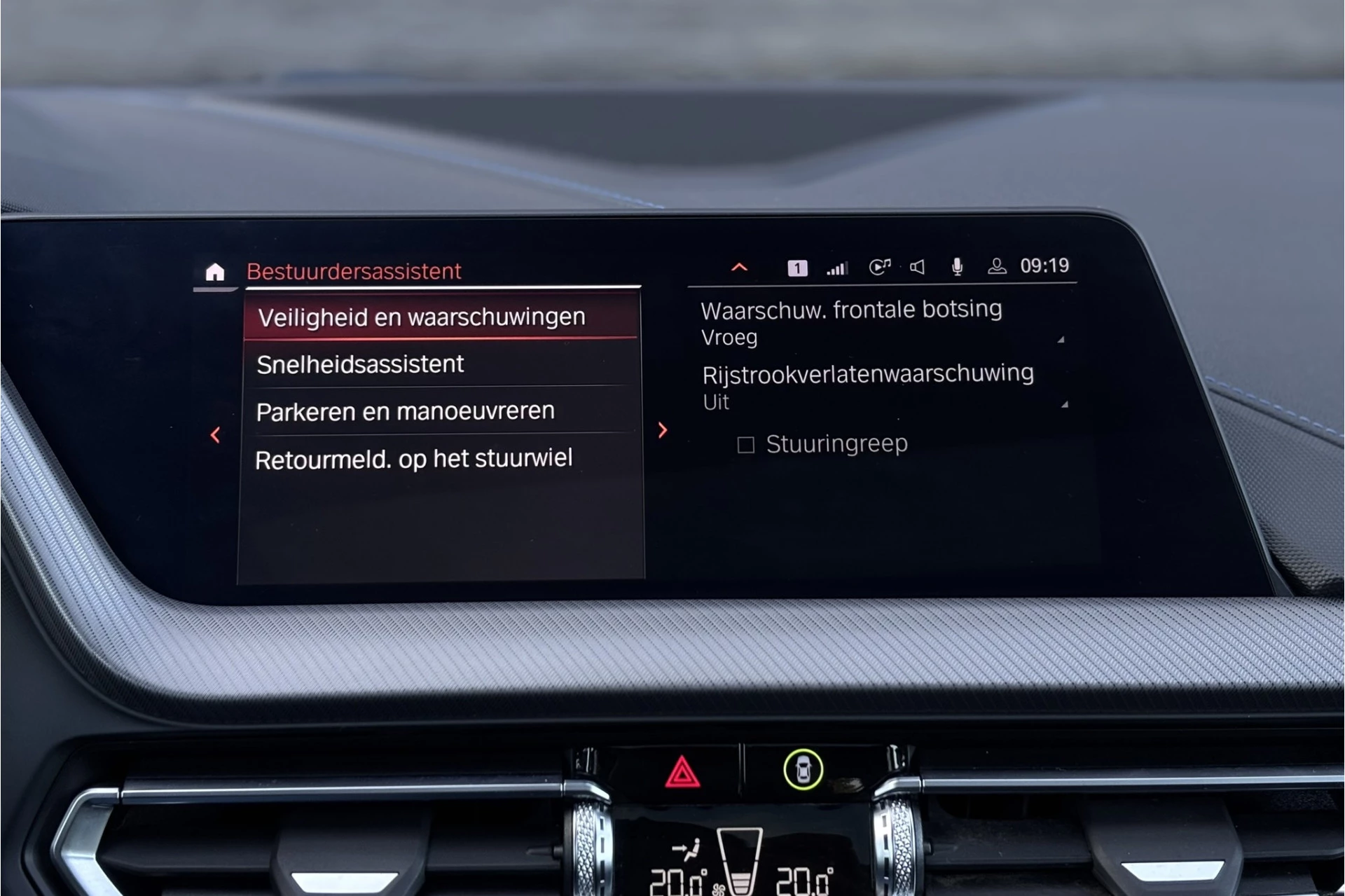Open Retourmeld. op het stuurwiel

(x=415, y=457)
